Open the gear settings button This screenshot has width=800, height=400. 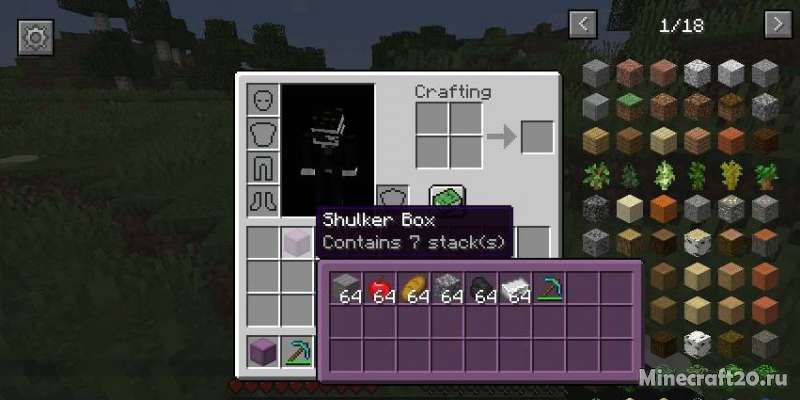pos(35,38)
